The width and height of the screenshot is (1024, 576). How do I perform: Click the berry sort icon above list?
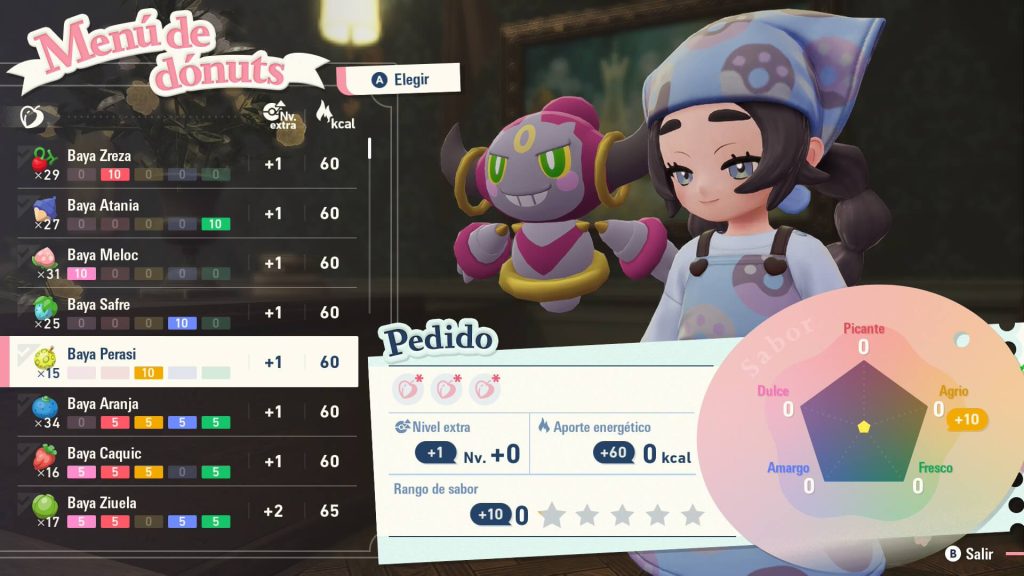click(30, 117)
